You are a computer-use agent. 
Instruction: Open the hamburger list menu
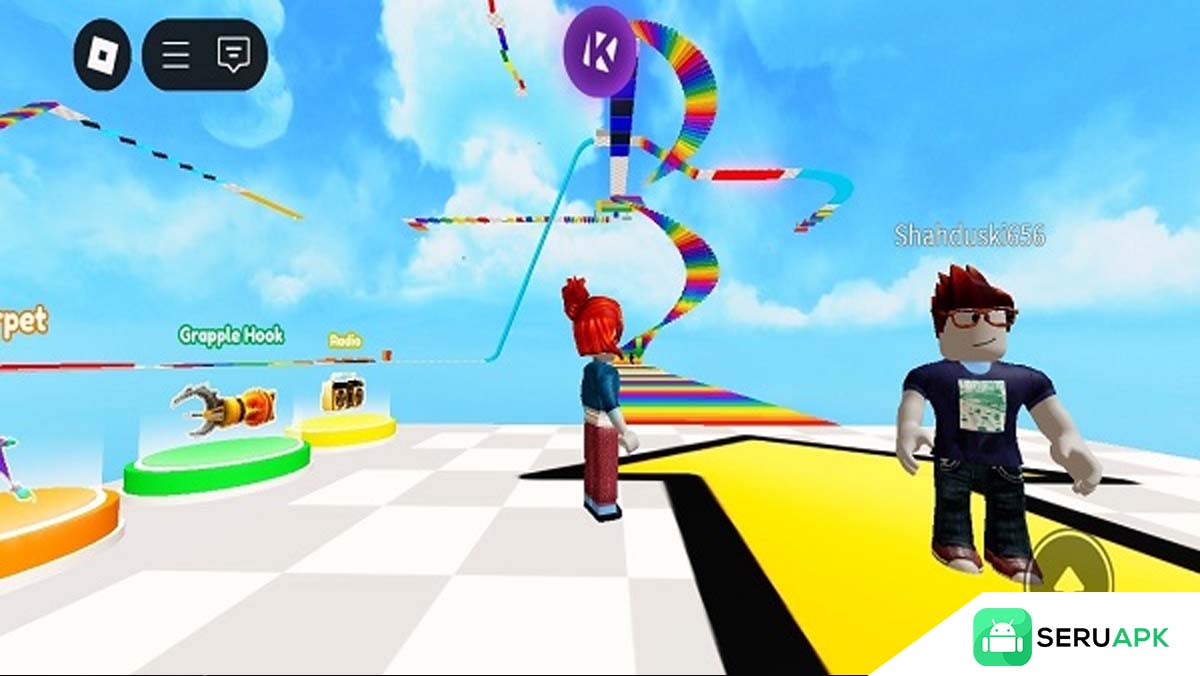click(176, 54)
